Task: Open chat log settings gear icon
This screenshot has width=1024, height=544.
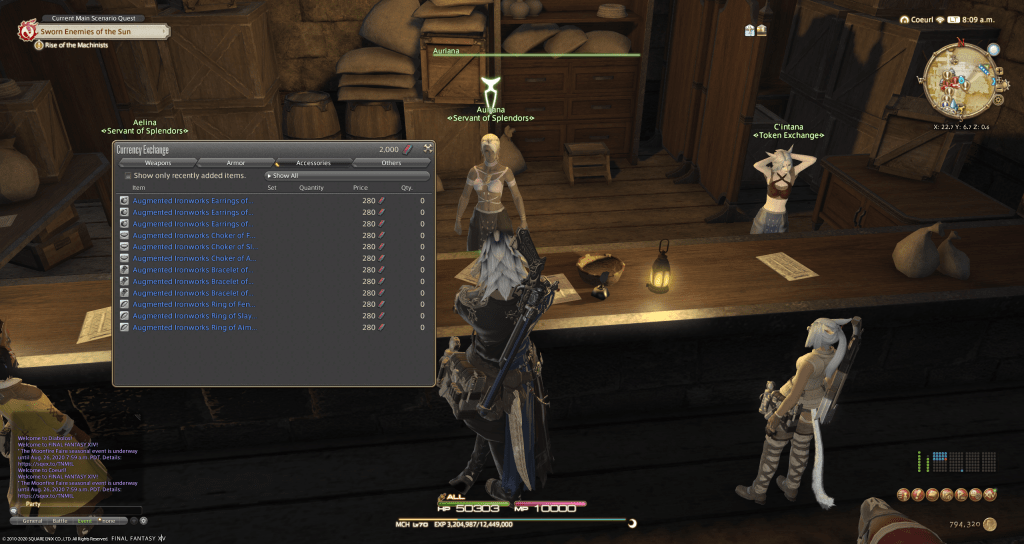Action: tap(143, 520)
